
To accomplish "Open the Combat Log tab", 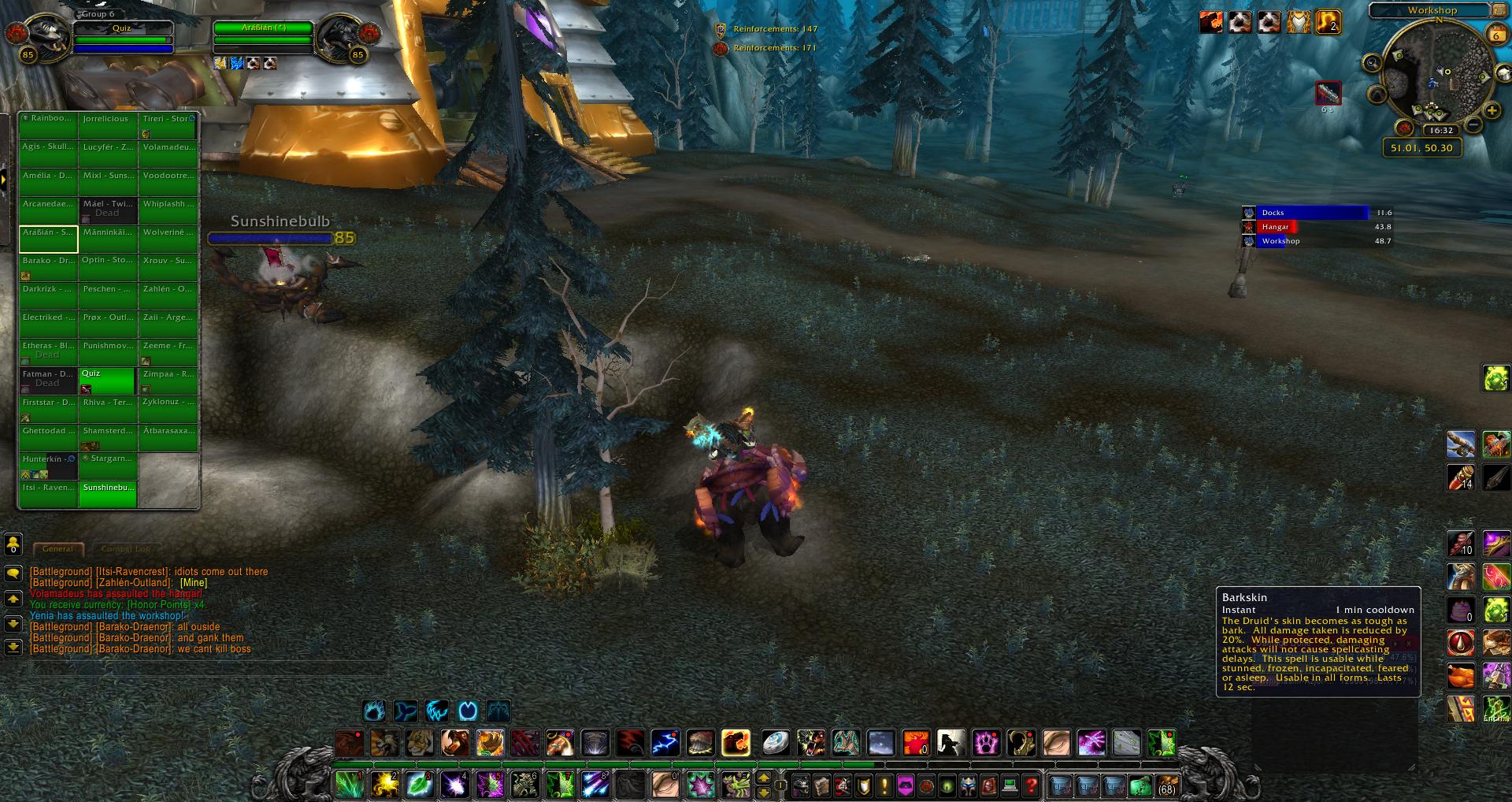I will (126, 548).
